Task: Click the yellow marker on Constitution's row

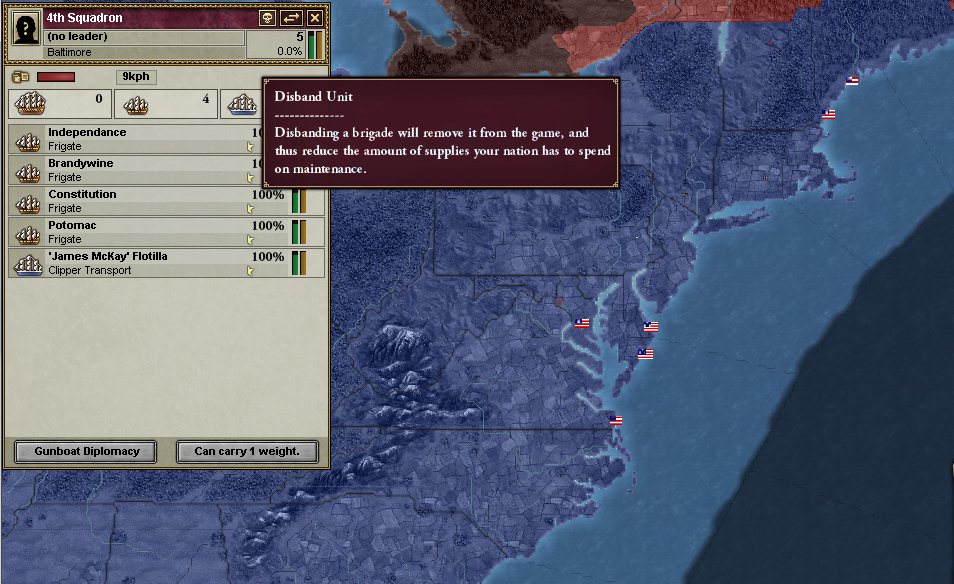Action: (251, 209)
